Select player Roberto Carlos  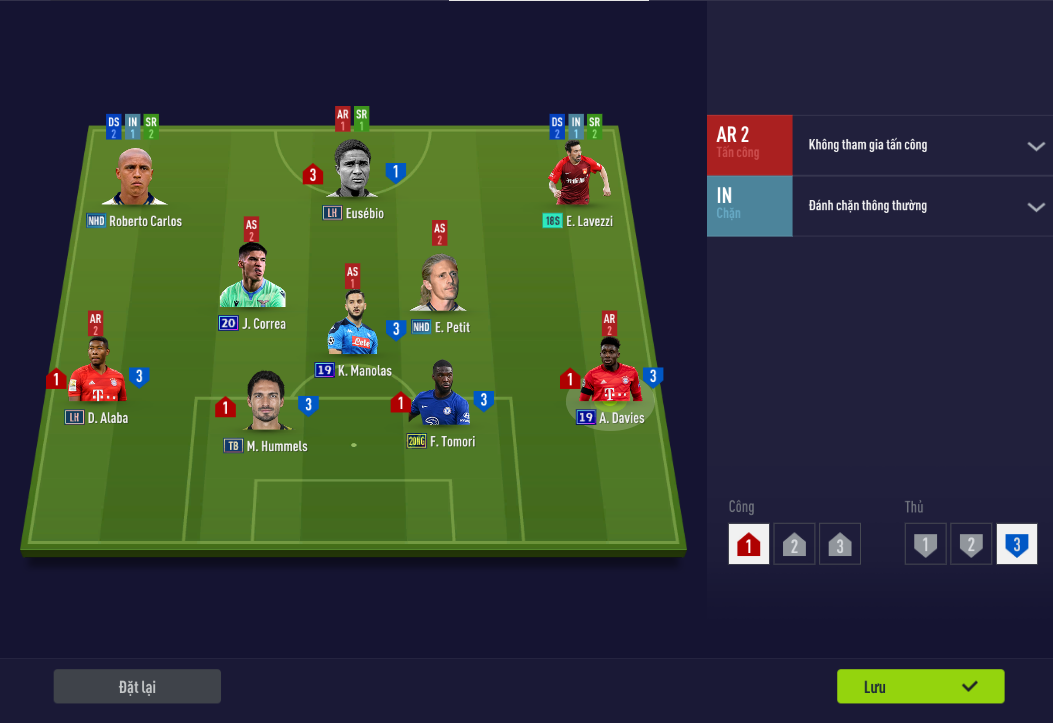click(x=133, y=179)
